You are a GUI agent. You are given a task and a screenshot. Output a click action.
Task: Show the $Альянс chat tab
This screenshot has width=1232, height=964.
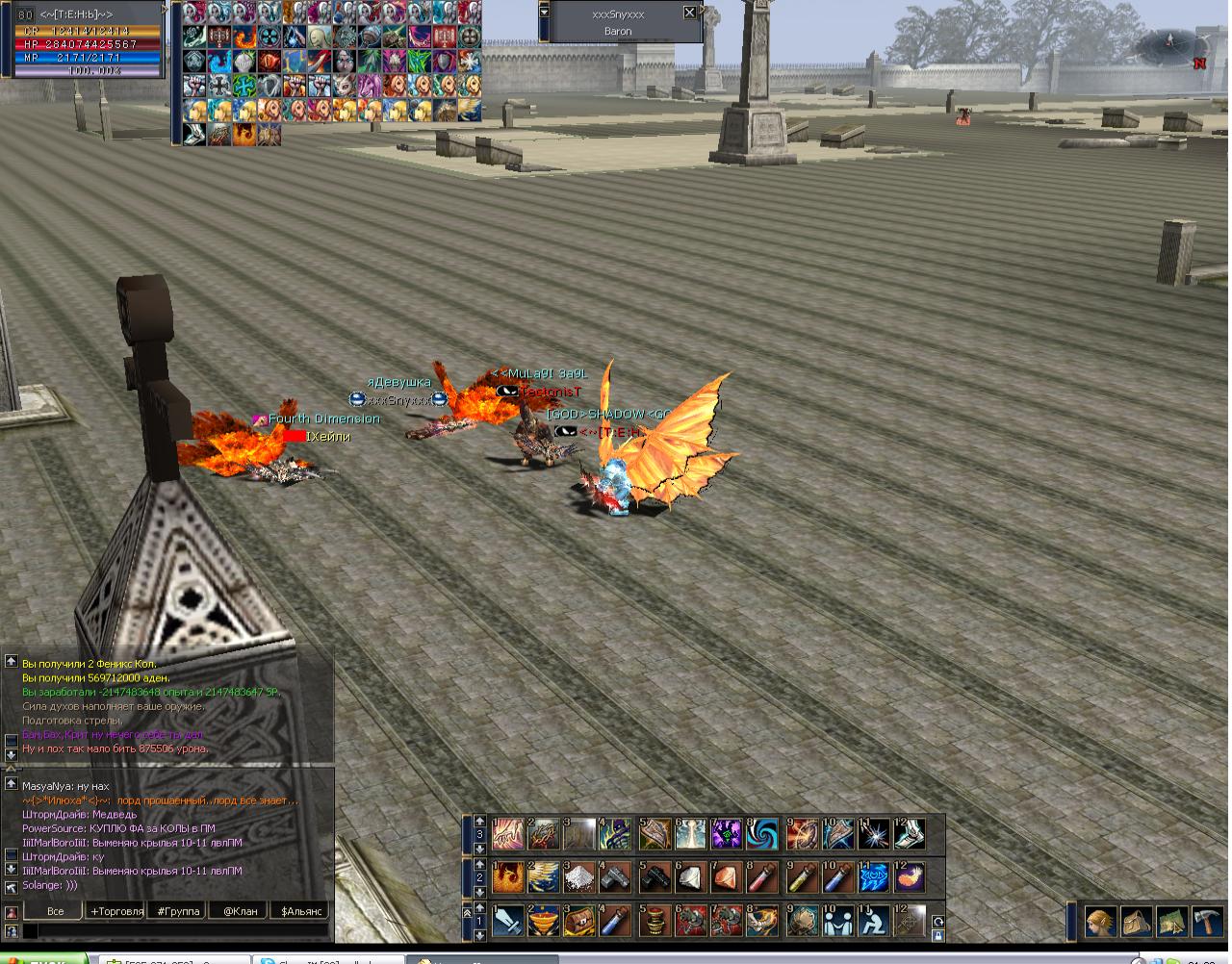click(301, 911)
